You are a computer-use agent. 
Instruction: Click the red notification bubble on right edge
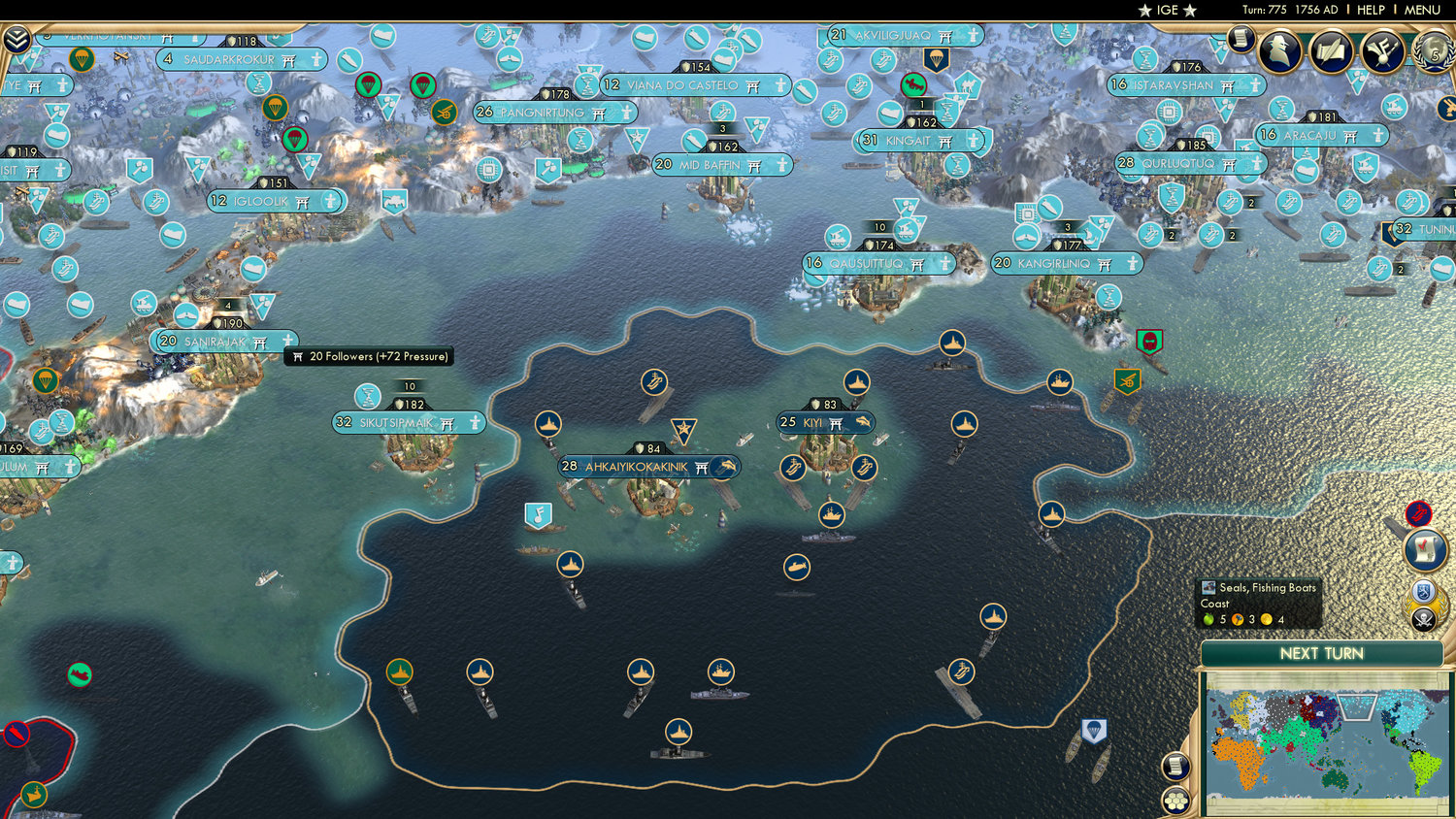pyautogui.click(x=1418, y=512)
